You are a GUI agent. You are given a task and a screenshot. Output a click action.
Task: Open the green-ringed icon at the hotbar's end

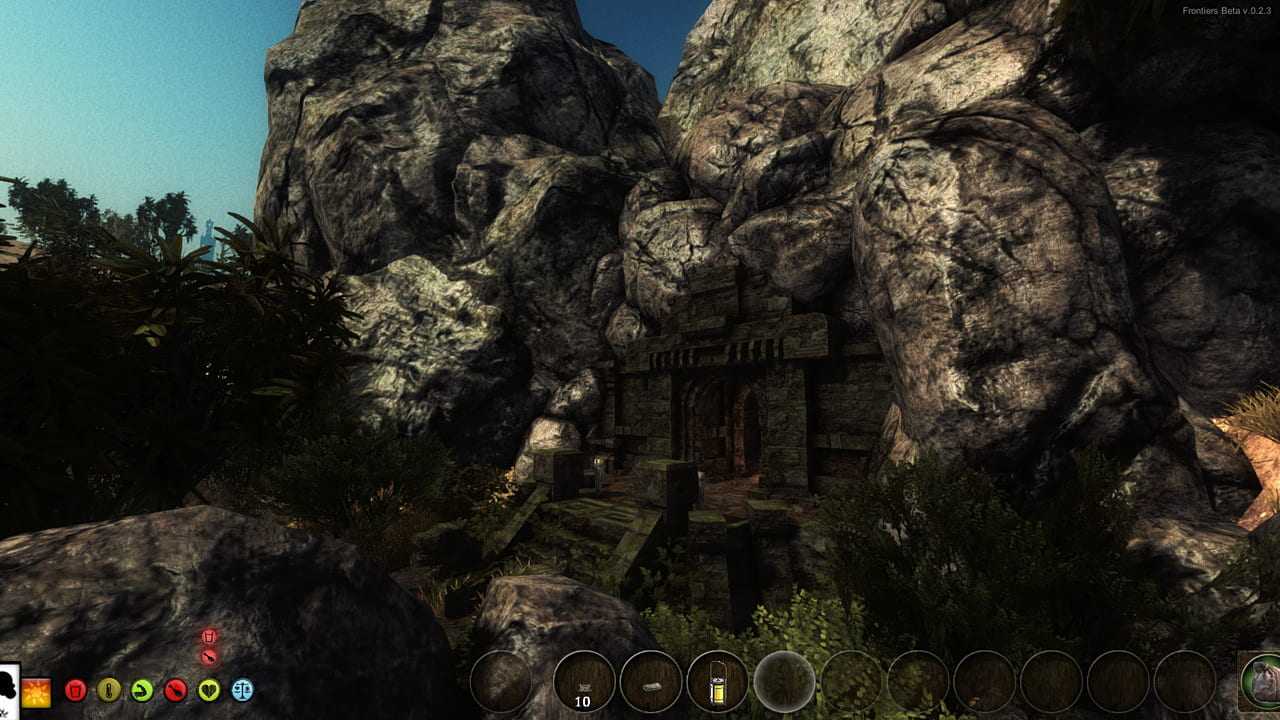click(1261, 682)
